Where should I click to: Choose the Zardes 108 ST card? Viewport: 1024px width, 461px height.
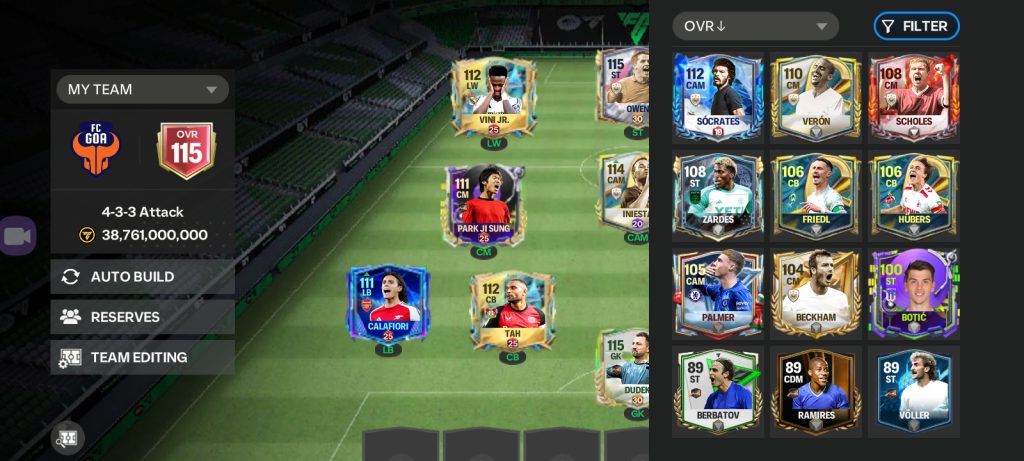[x=718, y=194]
